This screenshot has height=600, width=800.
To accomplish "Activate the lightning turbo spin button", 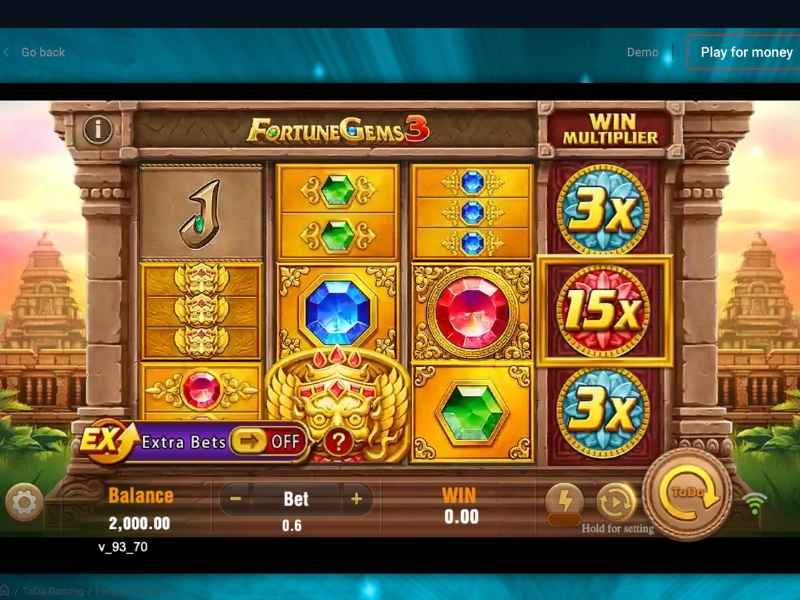I will click(565, 500).
